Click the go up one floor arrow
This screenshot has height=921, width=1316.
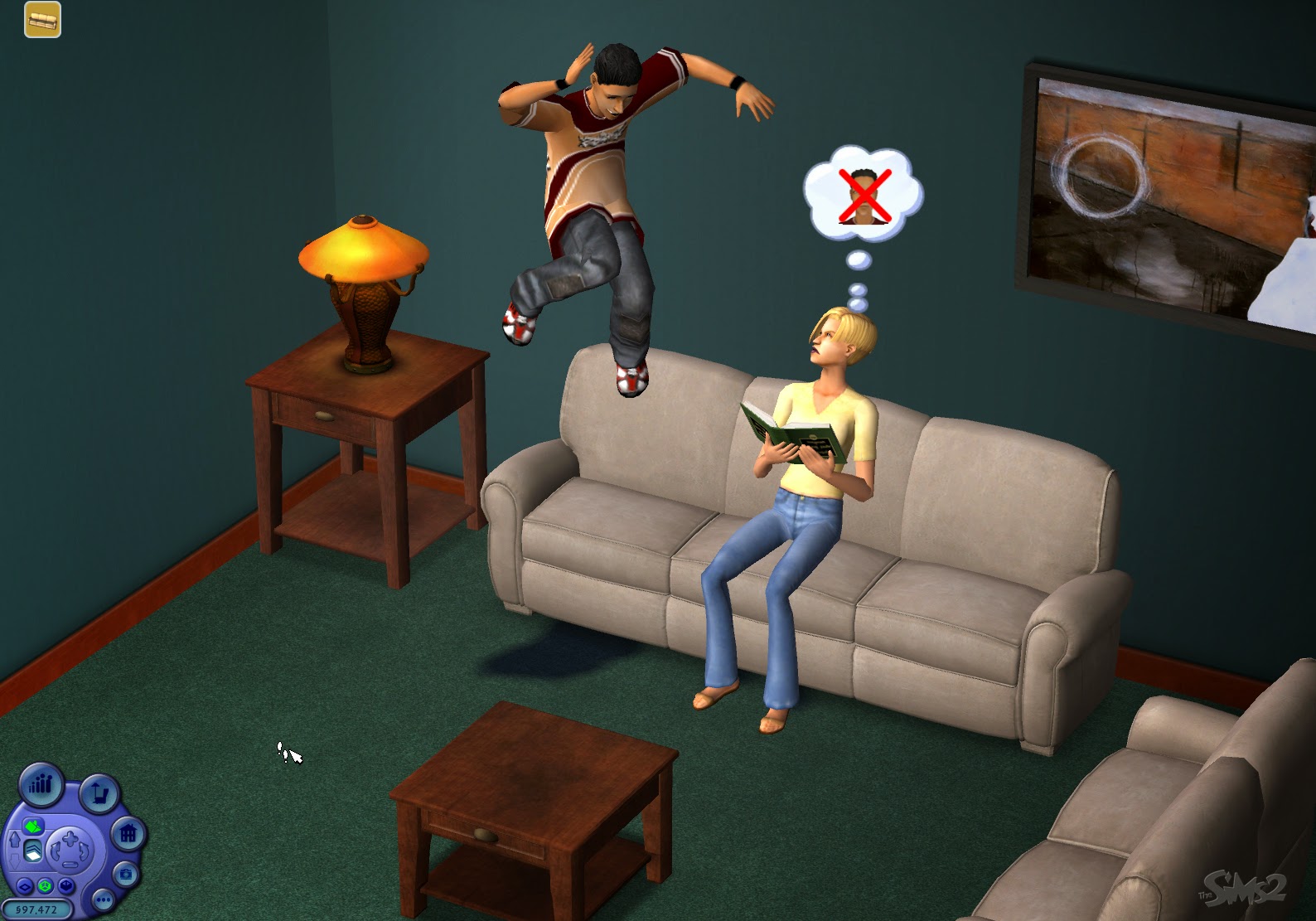(15, 839)
